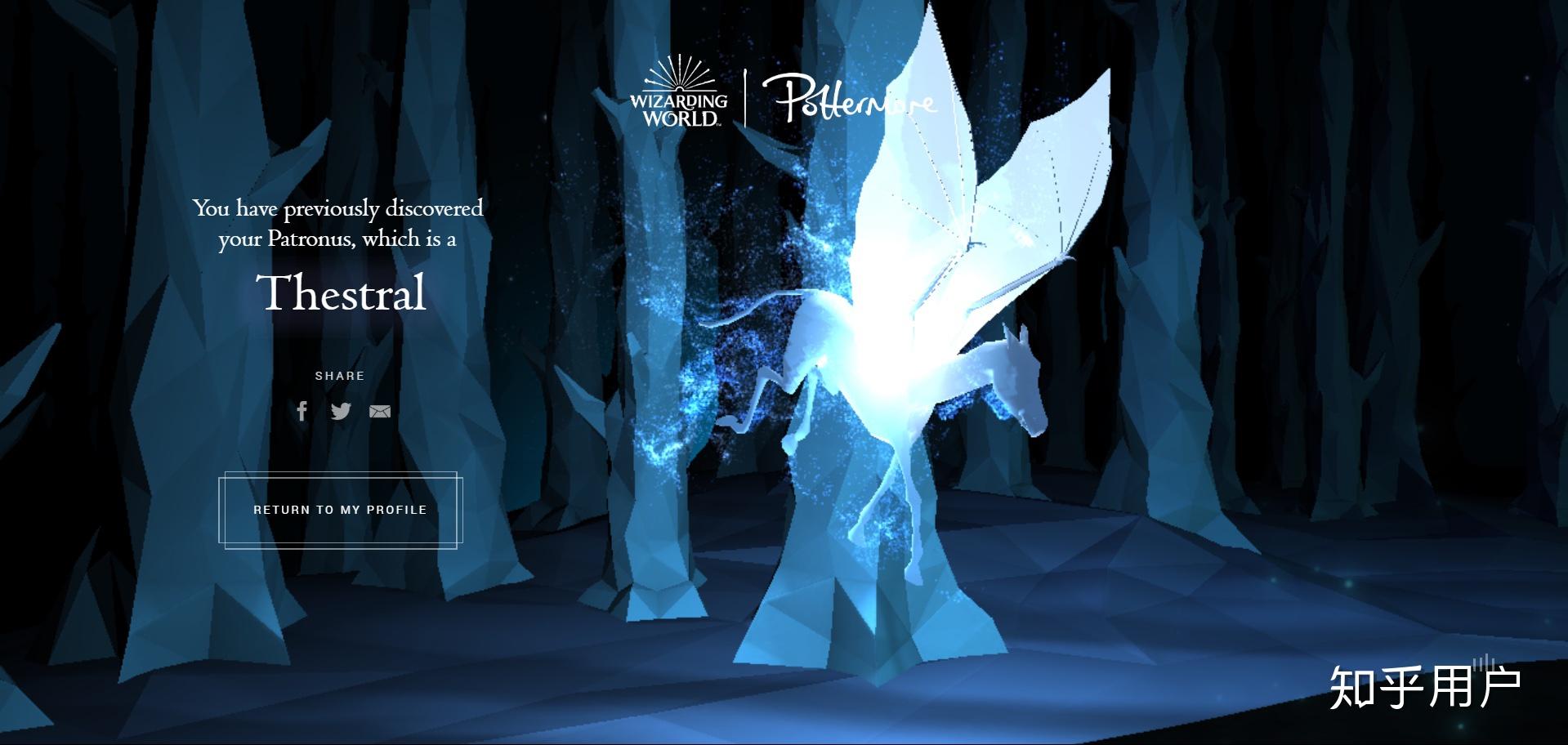The height and width of the screenshot is (745, 1568).
Task: Open the Wizarding World logo link
Action: 678,92
